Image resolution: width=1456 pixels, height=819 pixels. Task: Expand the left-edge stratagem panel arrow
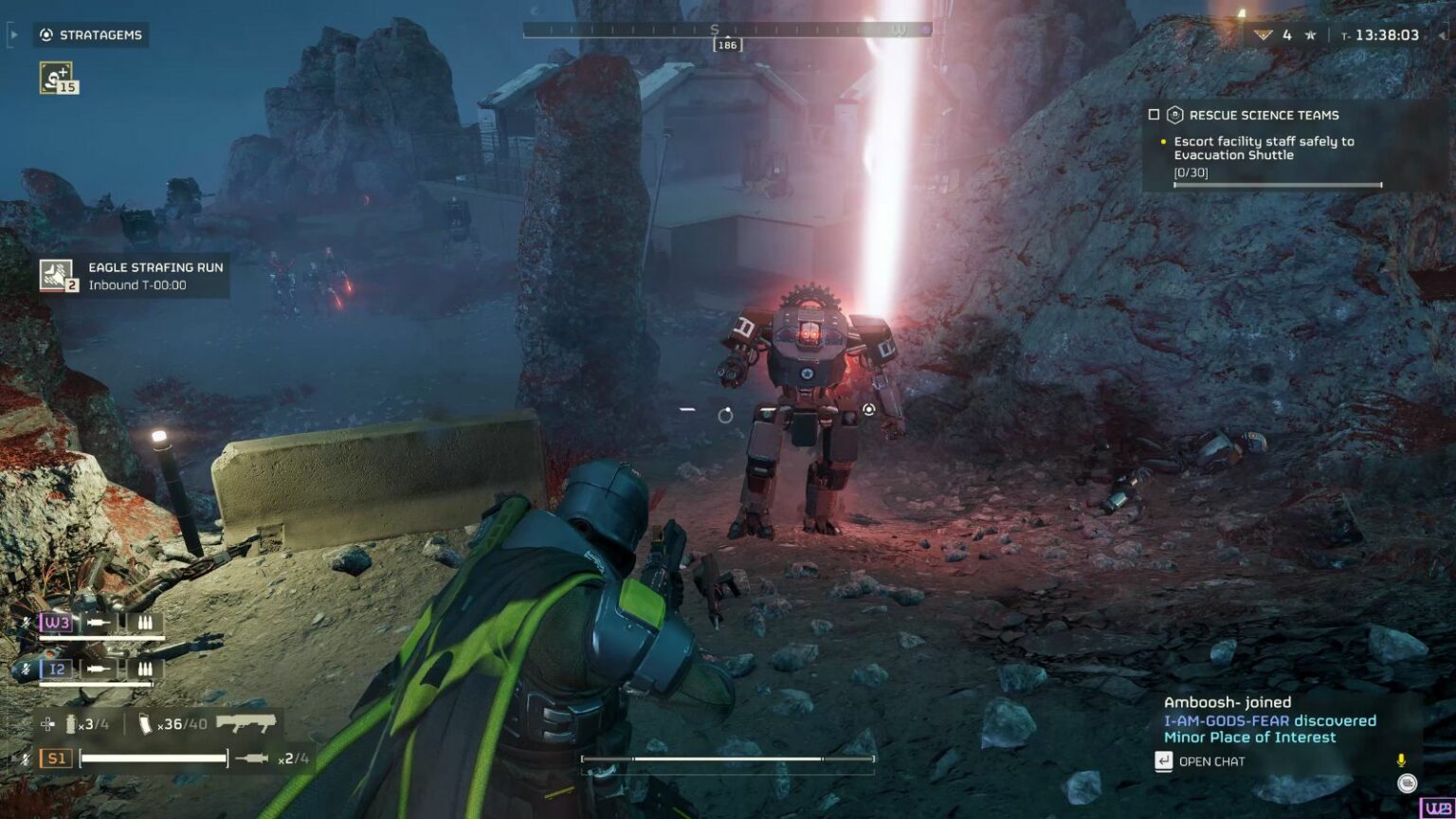click(12, 35)
